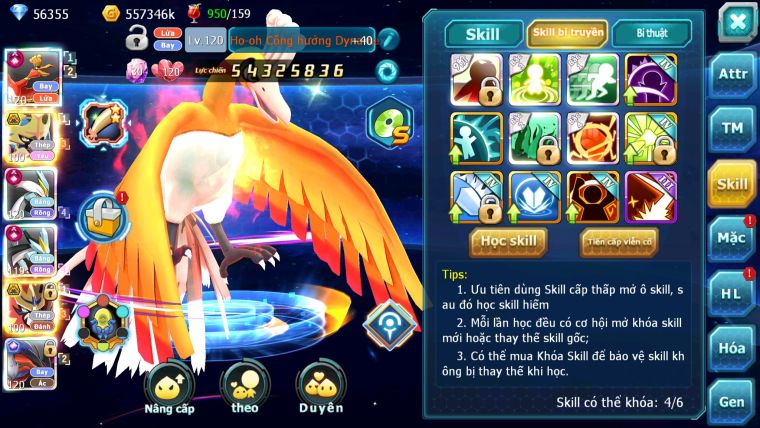The width and height of the screenshot is (760, 428).
Task: Open the Skill bí truyền tab
Action: tap(567, 34)
